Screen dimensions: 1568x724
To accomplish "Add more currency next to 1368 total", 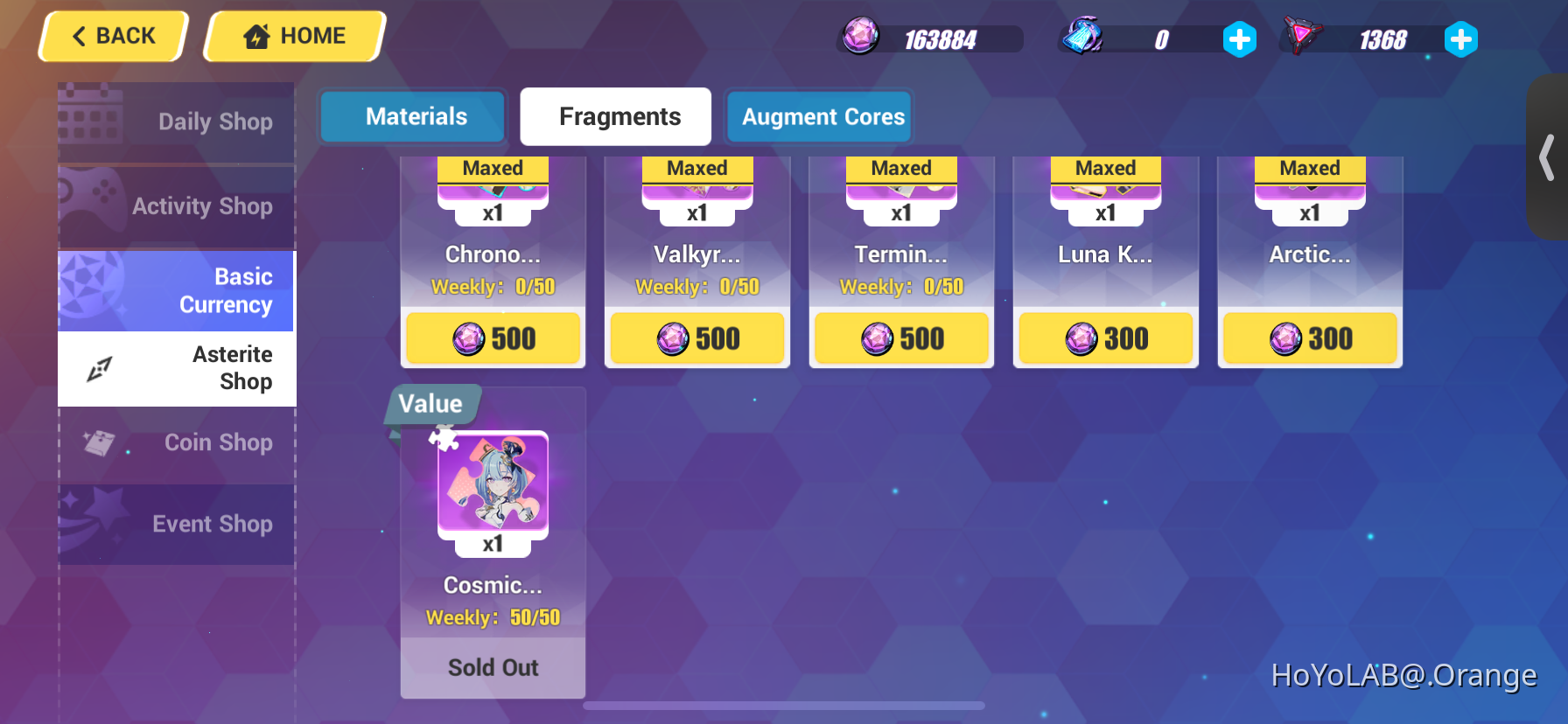I will [x=1461, y=39].
